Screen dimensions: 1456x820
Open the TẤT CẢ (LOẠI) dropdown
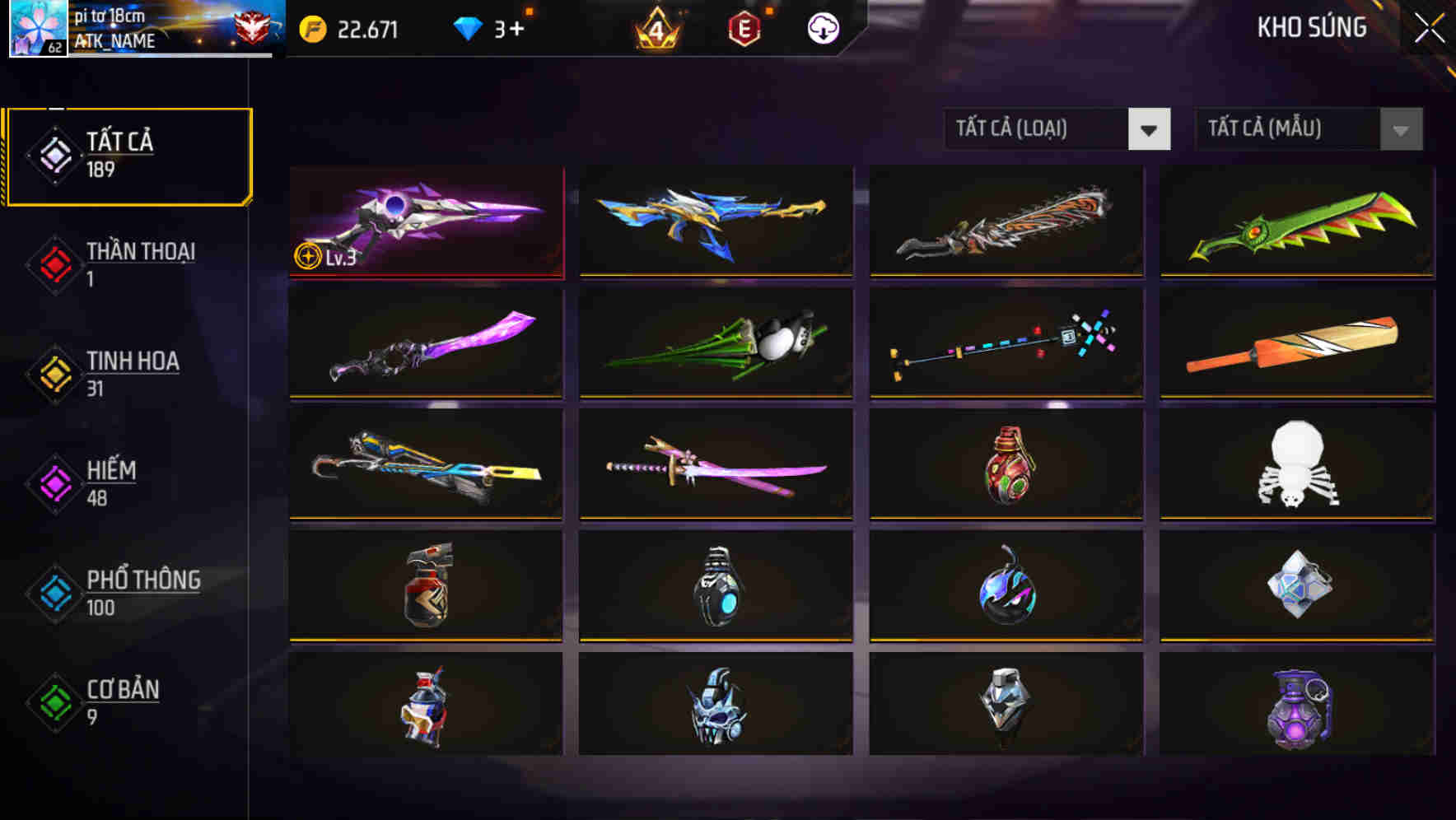[1058, 130]
